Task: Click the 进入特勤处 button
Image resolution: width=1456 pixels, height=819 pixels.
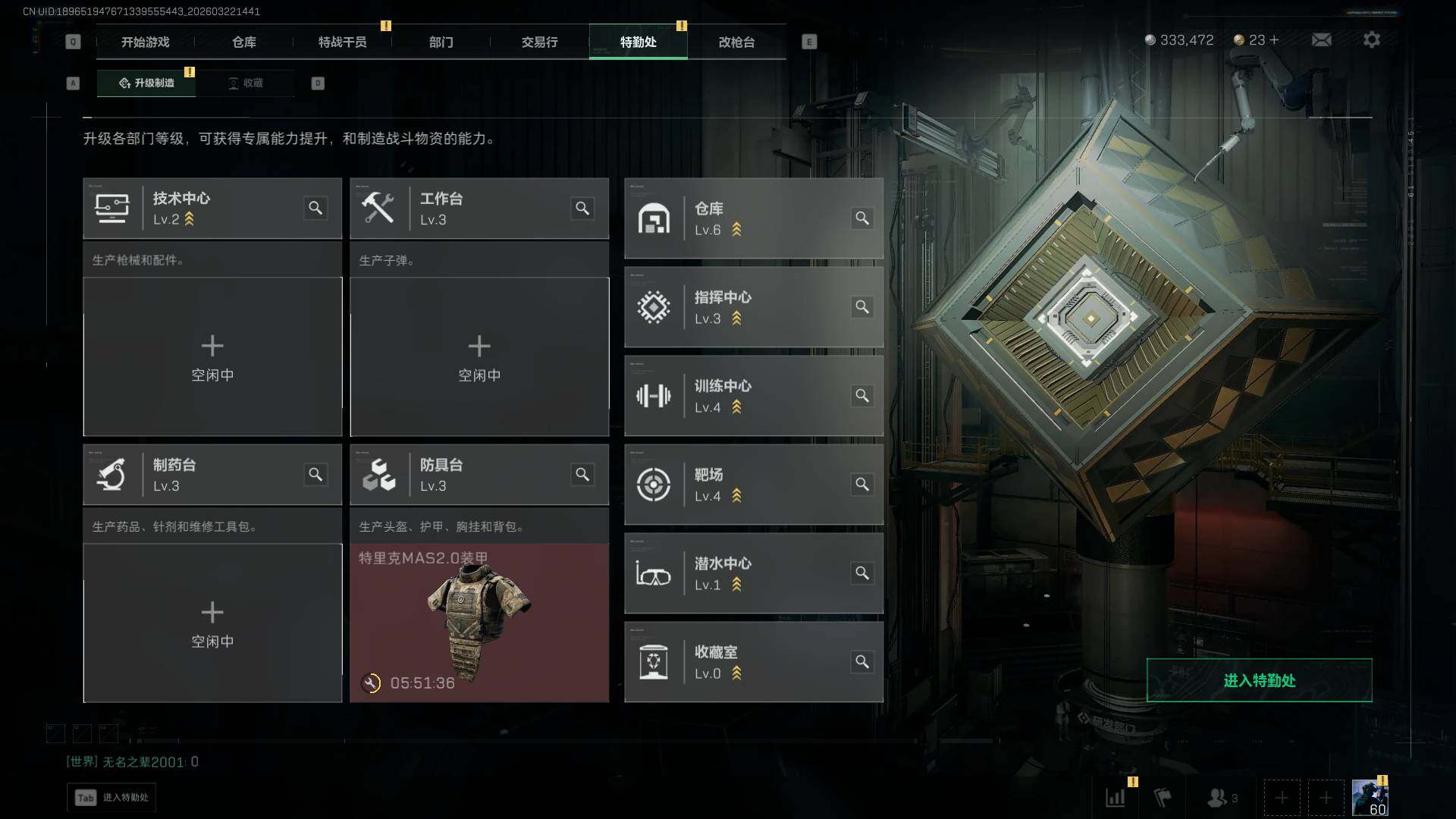Action: click(1259, 680)
